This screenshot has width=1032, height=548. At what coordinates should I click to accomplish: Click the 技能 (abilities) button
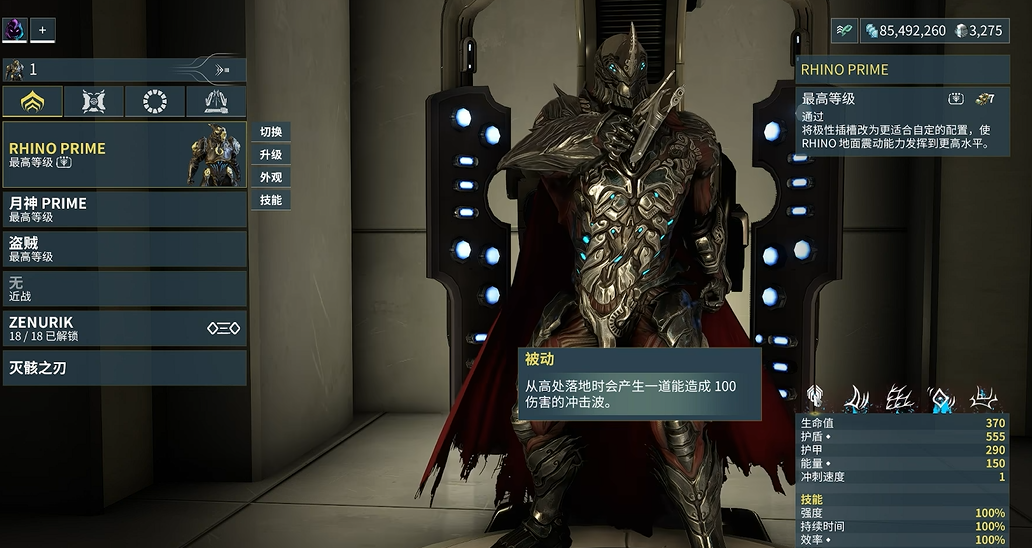coord(270,200)
